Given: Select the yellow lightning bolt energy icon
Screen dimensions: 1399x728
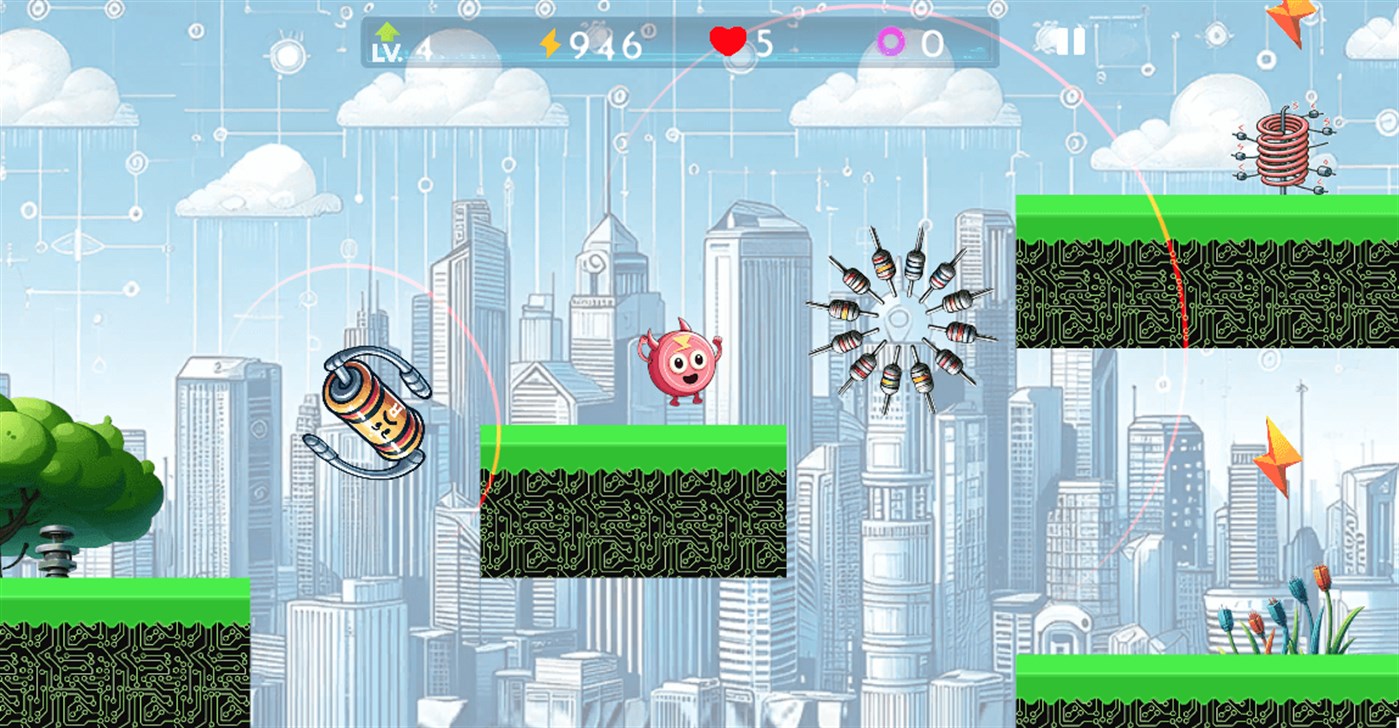Looking at the screenshot, I should click(548, 41).
